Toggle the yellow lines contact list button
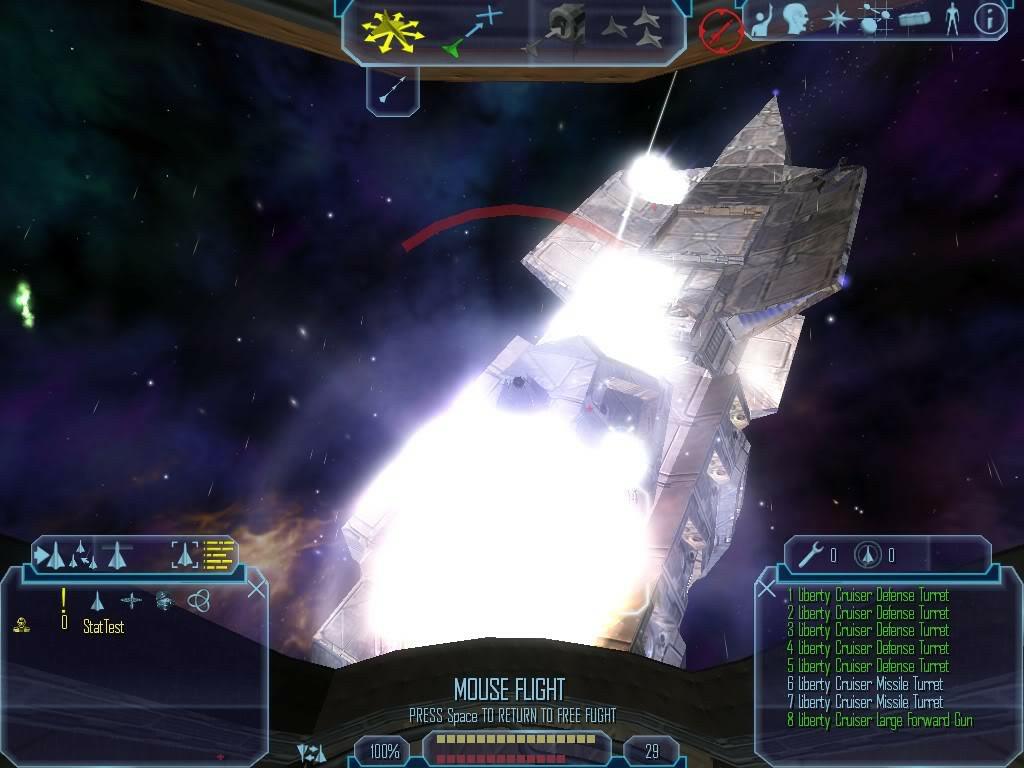Screen dimensions: 1024x768 (218, 554)
